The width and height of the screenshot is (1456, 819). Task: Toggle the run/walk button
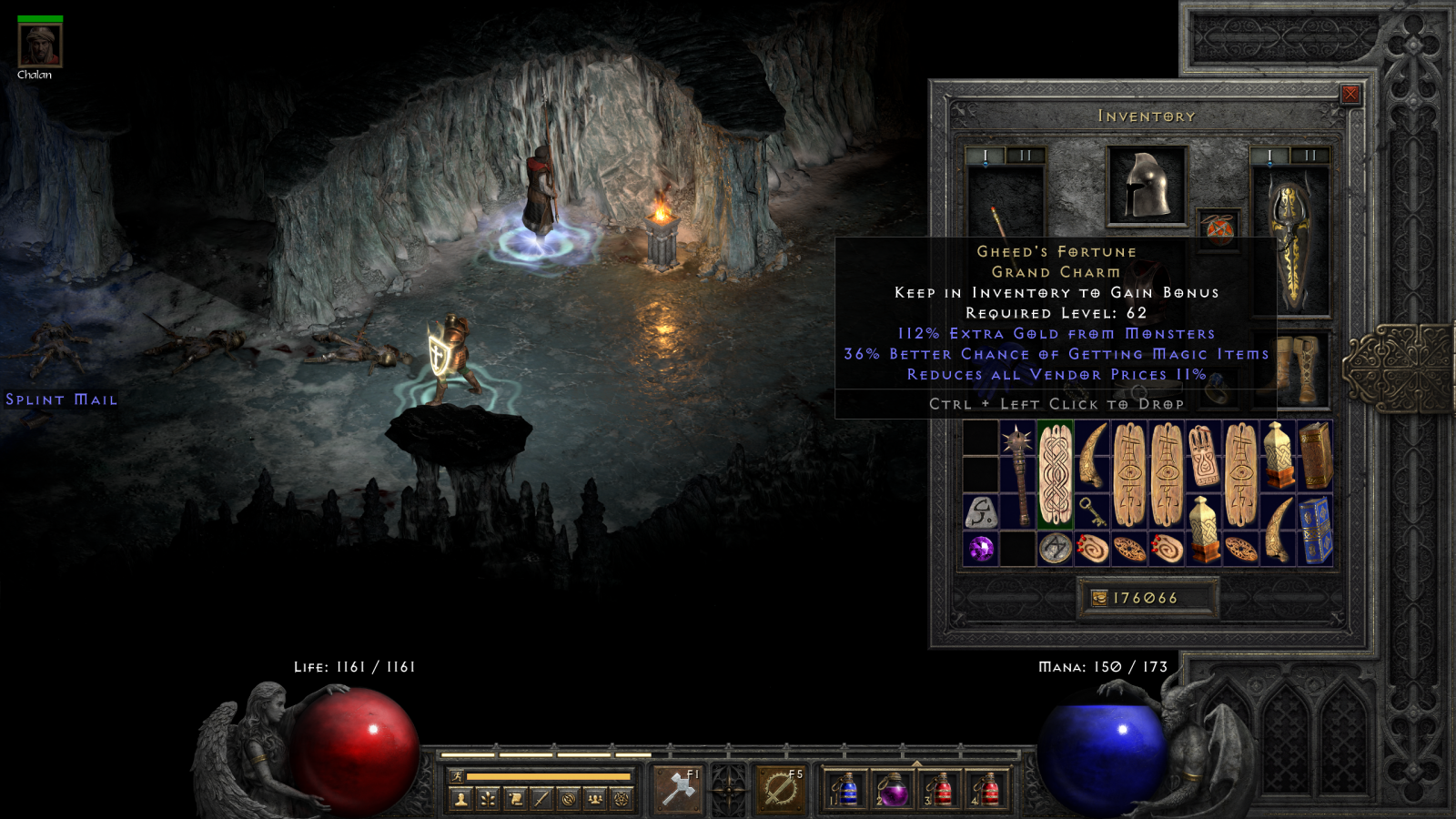pyautogui.click(x=458, y=776)
